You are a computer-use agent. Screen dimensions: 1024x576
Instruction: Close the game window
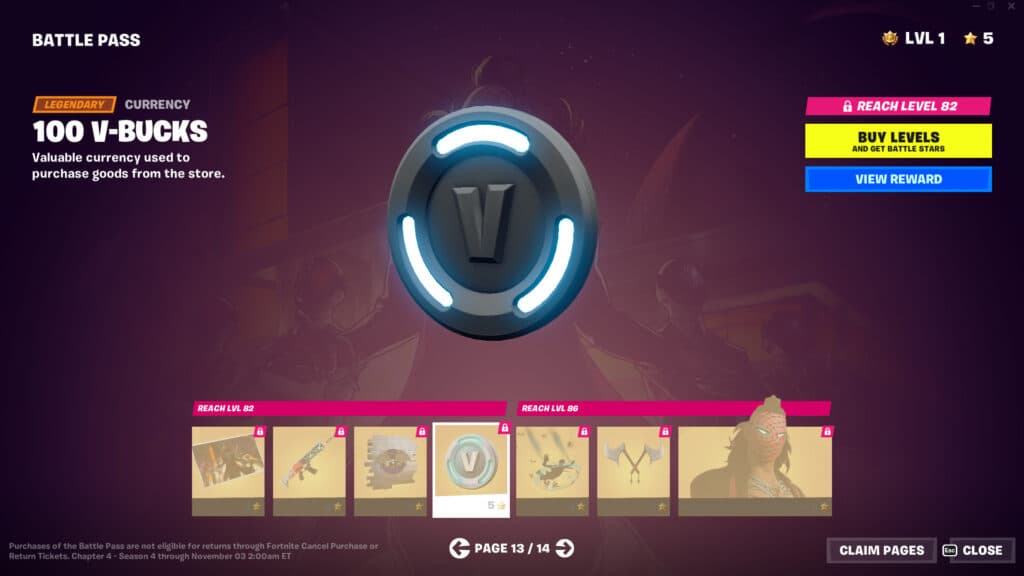[x=1010, y=6]
